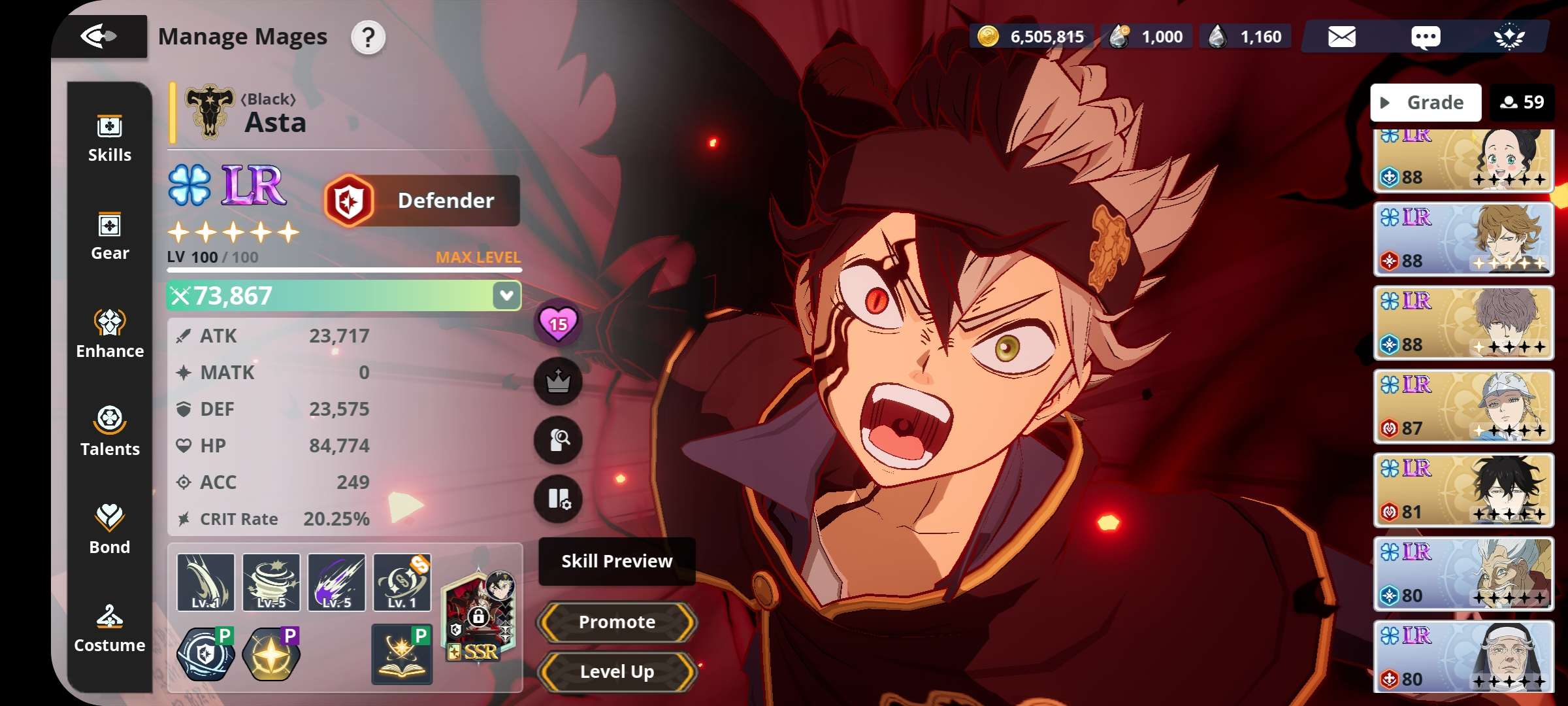Open the Manage Mages help question mark
The width and height of the screenshot is (1568, 706).
pos(368,37)
